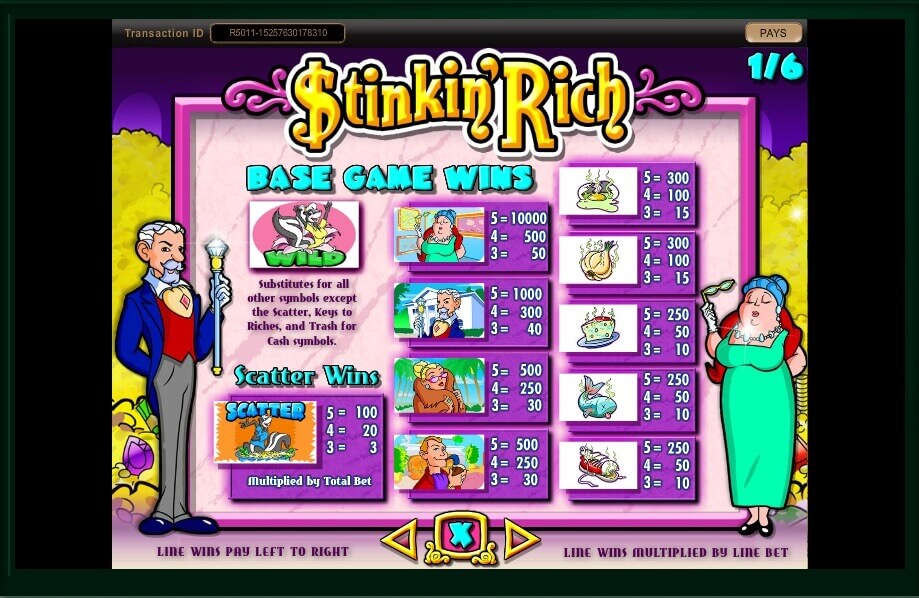Open the PAYS button

coord(773,33)
